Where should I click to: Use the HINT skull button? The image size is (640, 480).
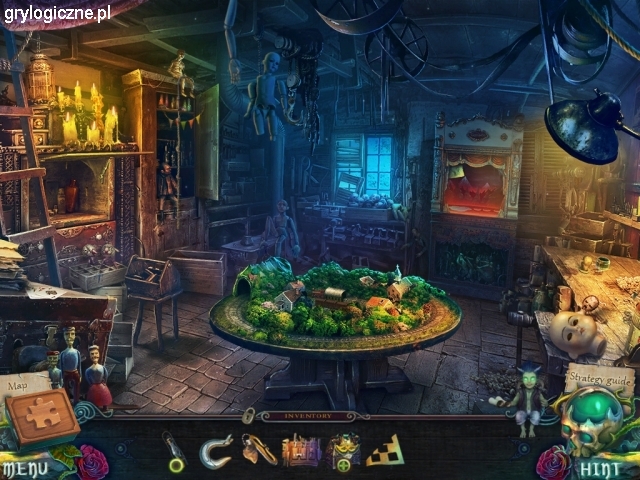click(x=599, y=466)
